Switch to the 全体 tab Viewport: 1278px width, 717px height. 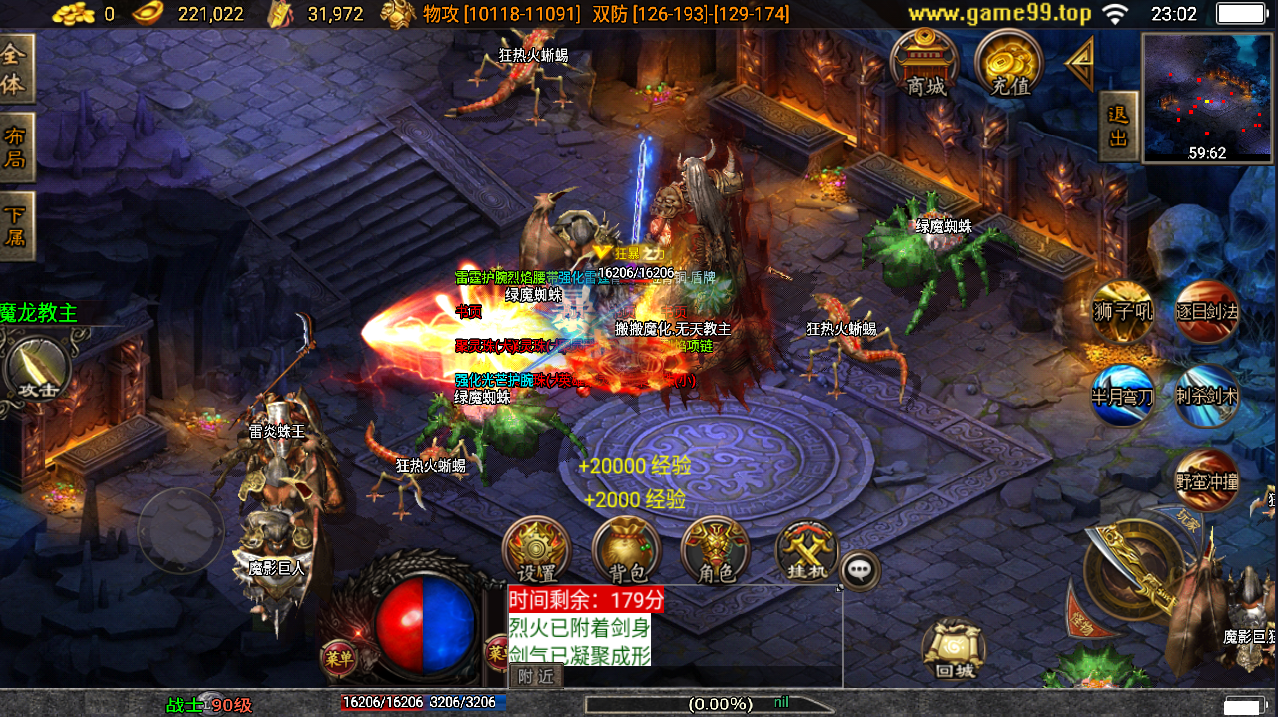coord(15,69)
